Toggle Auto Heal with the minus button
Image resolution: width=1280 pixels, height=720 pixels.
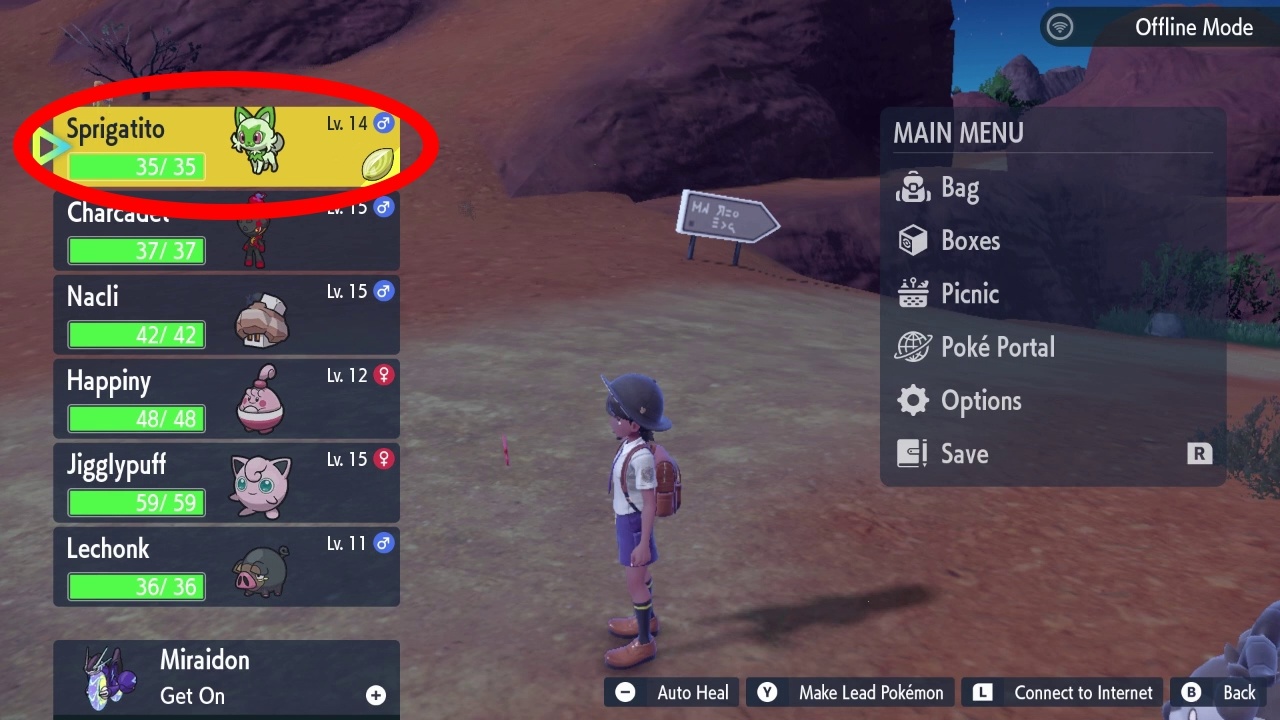click(x=625, y=691)
